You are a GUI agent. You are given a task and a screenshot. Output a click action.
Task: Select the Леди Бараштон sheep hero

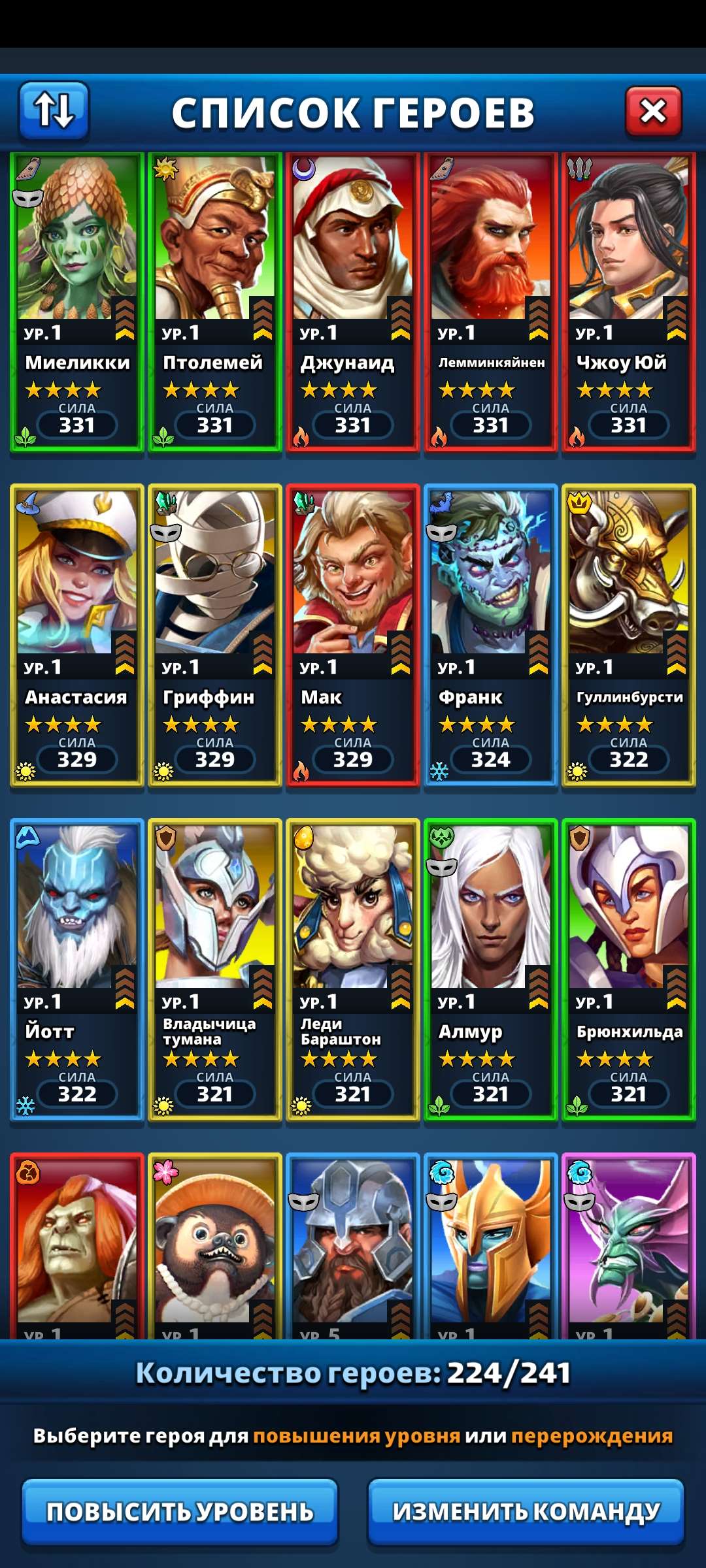(353, 970)
